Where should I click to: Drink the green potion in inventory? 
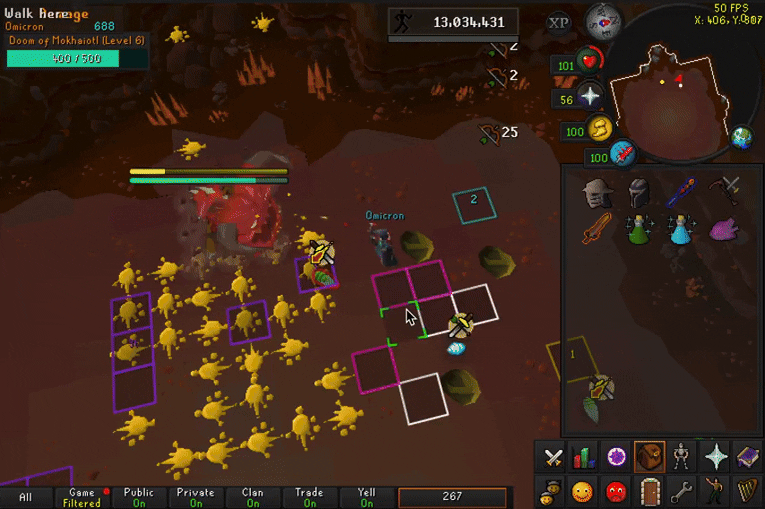[x=640, y=229]
